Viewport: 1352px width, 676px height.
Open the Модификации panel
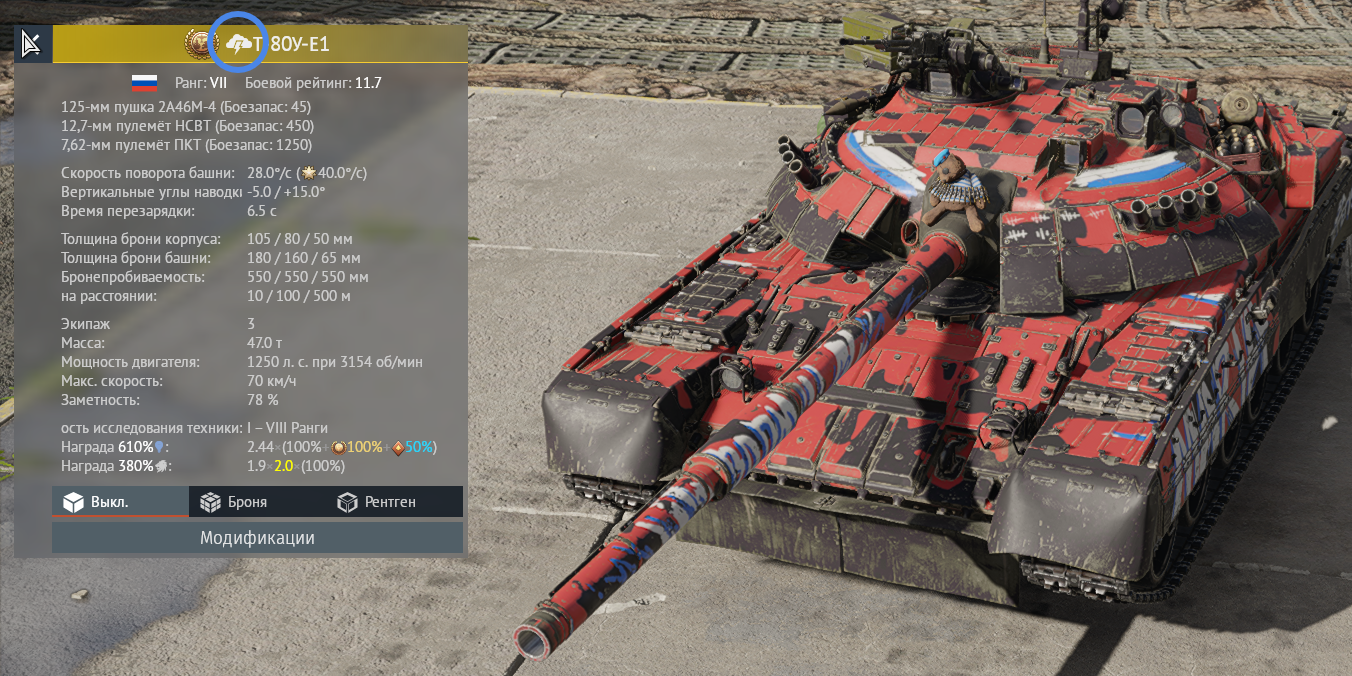tap(257, 538)
